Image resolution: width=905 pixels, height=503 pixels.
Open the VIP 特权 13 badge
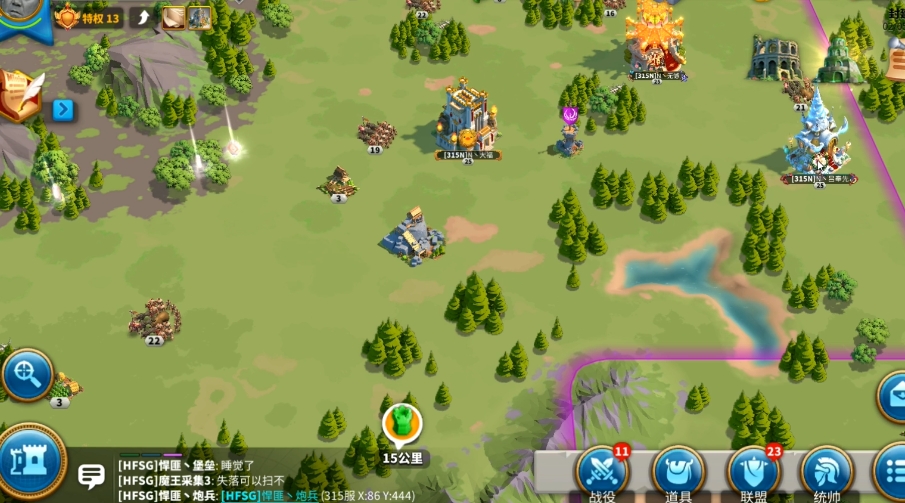(88, 17)
